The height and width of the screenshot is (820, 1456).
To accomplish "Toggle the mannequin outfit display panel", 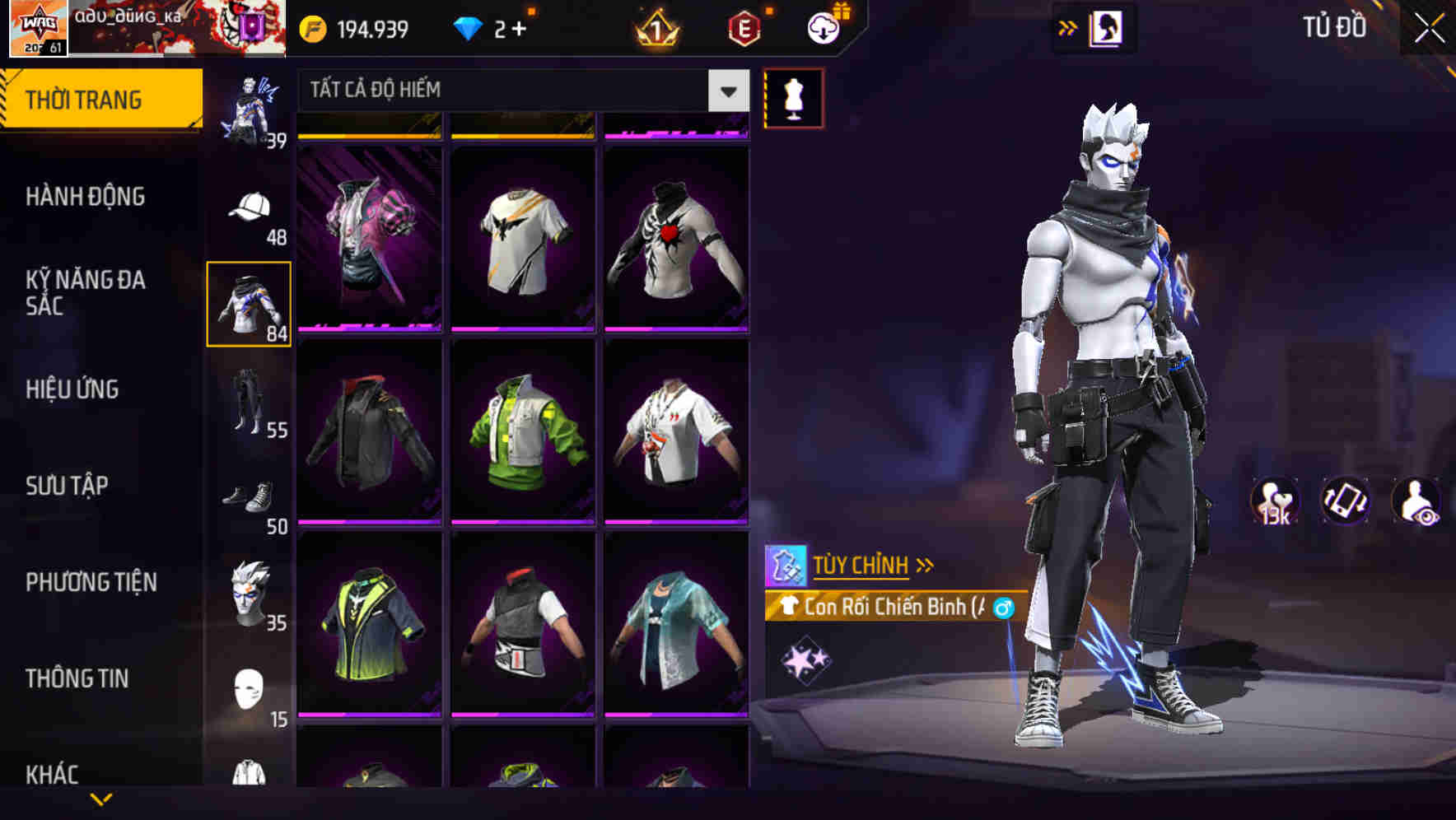I will (795, 96).
